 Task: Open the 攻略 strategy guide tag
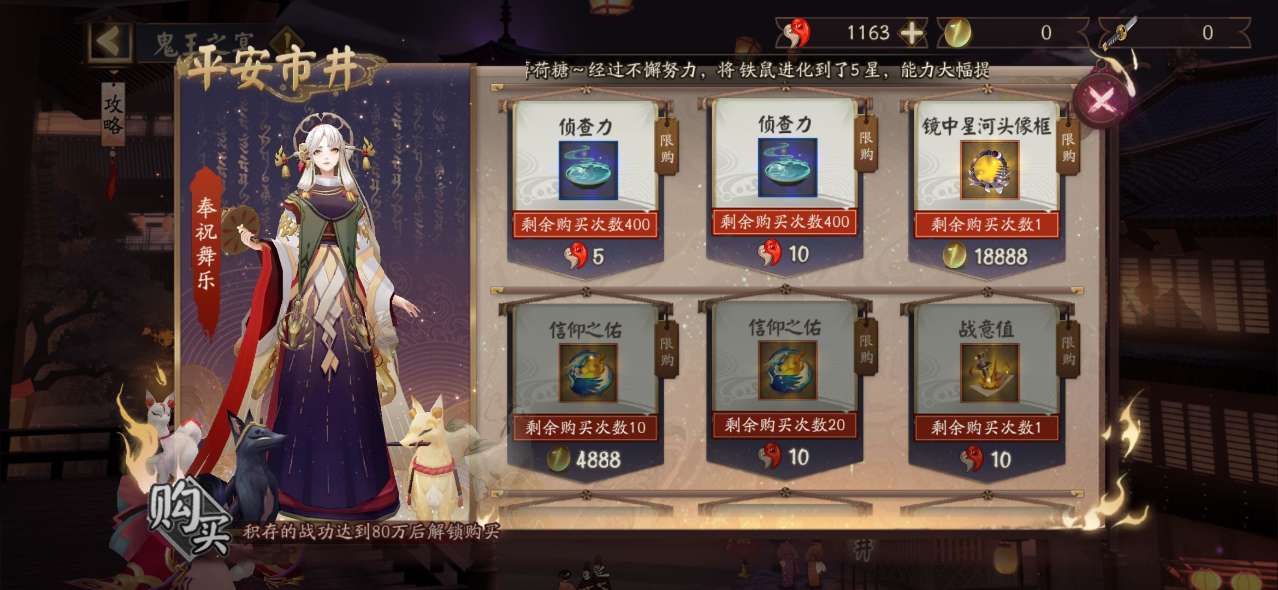[113, 112]
